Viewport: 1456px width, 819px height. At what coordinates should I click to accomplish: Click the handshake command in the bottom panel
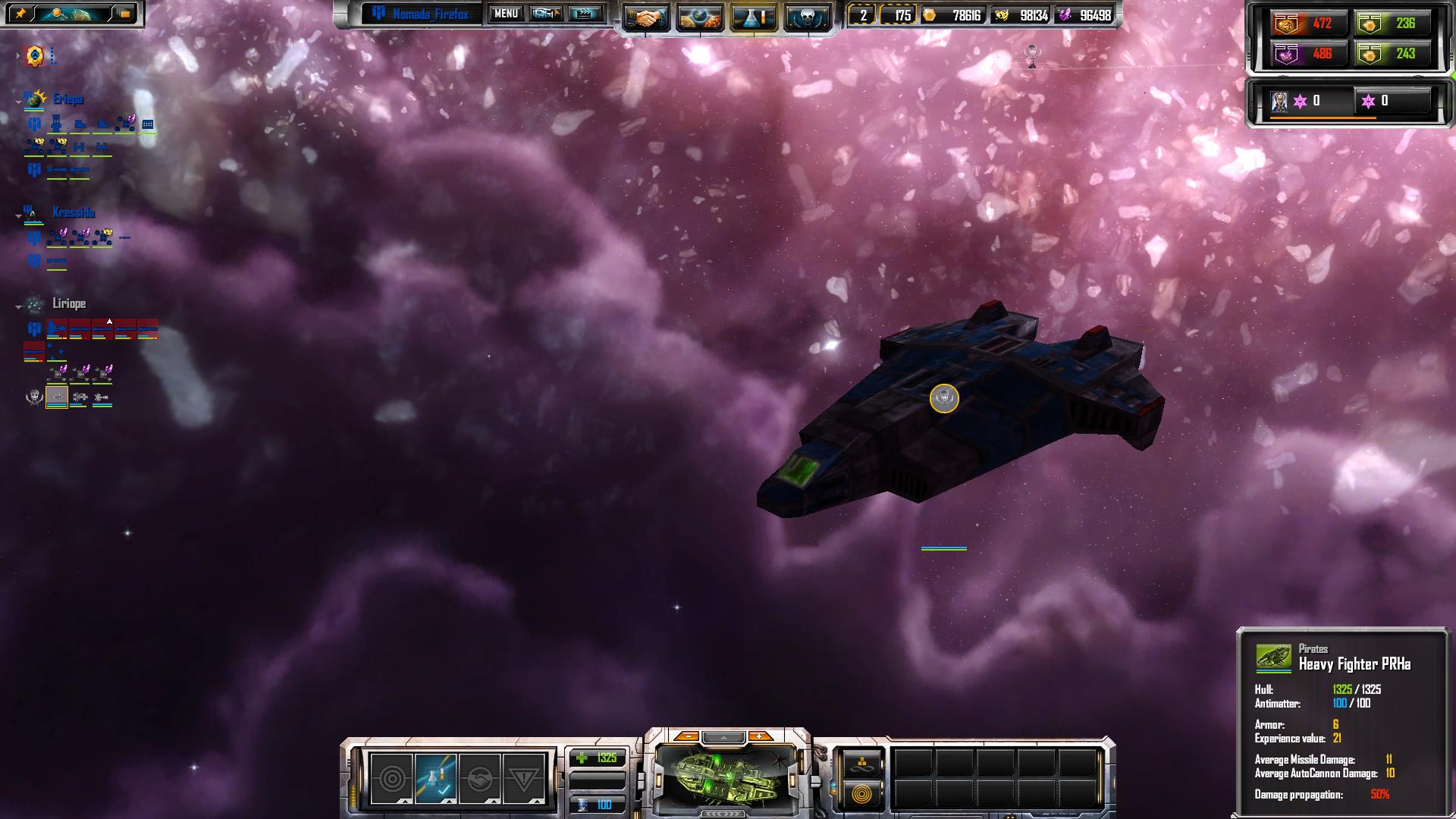(x=479, y=779)
